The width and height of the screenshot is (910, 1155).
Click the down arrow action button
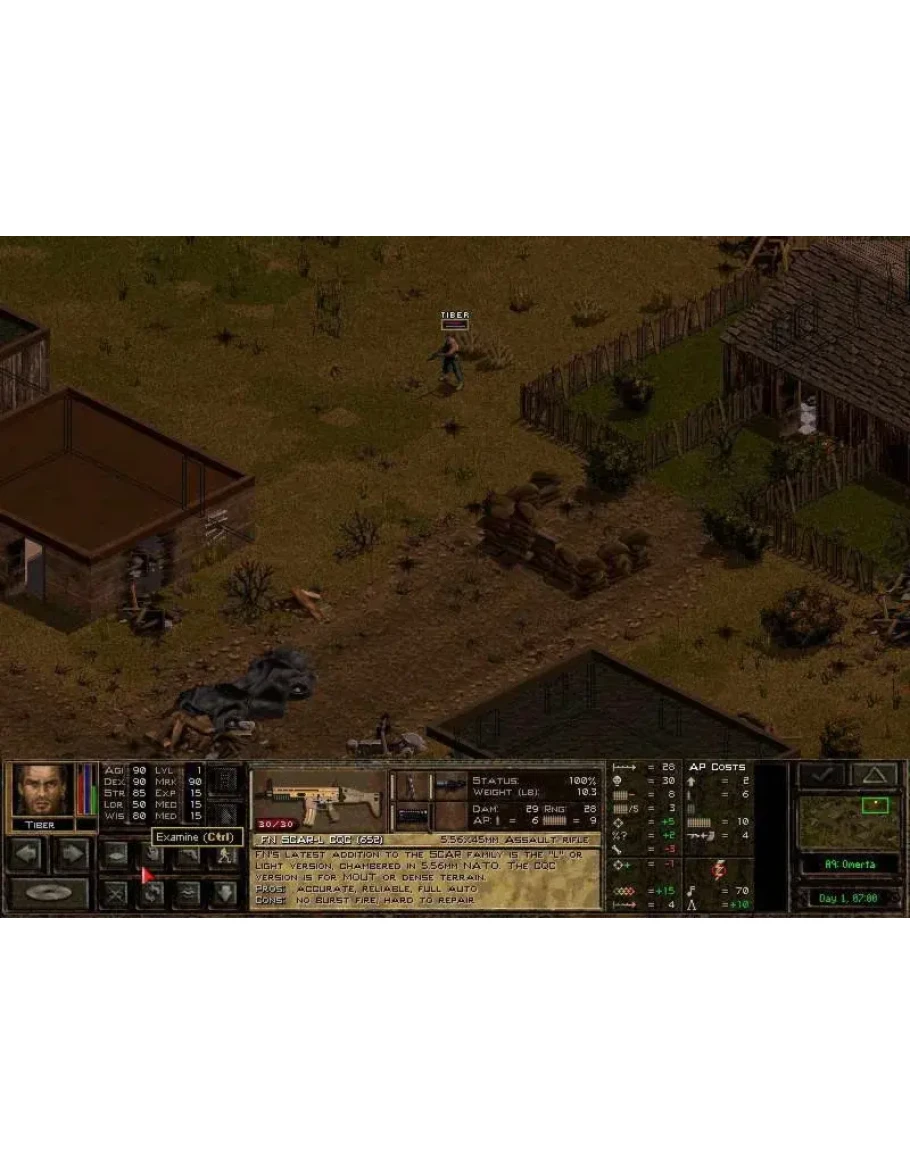223,893
